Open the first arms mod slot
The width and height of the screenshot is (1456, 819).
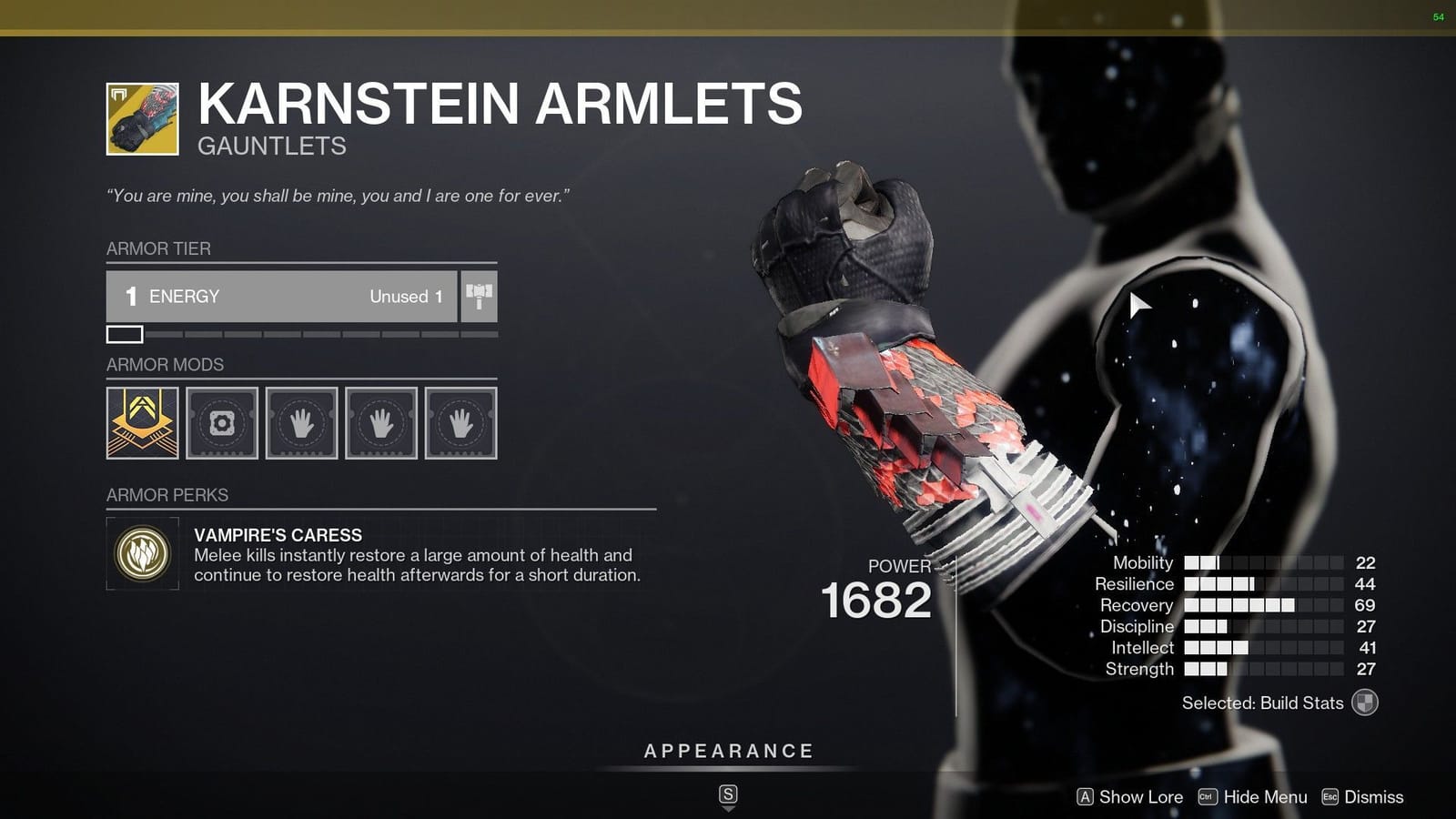(301, 423)
